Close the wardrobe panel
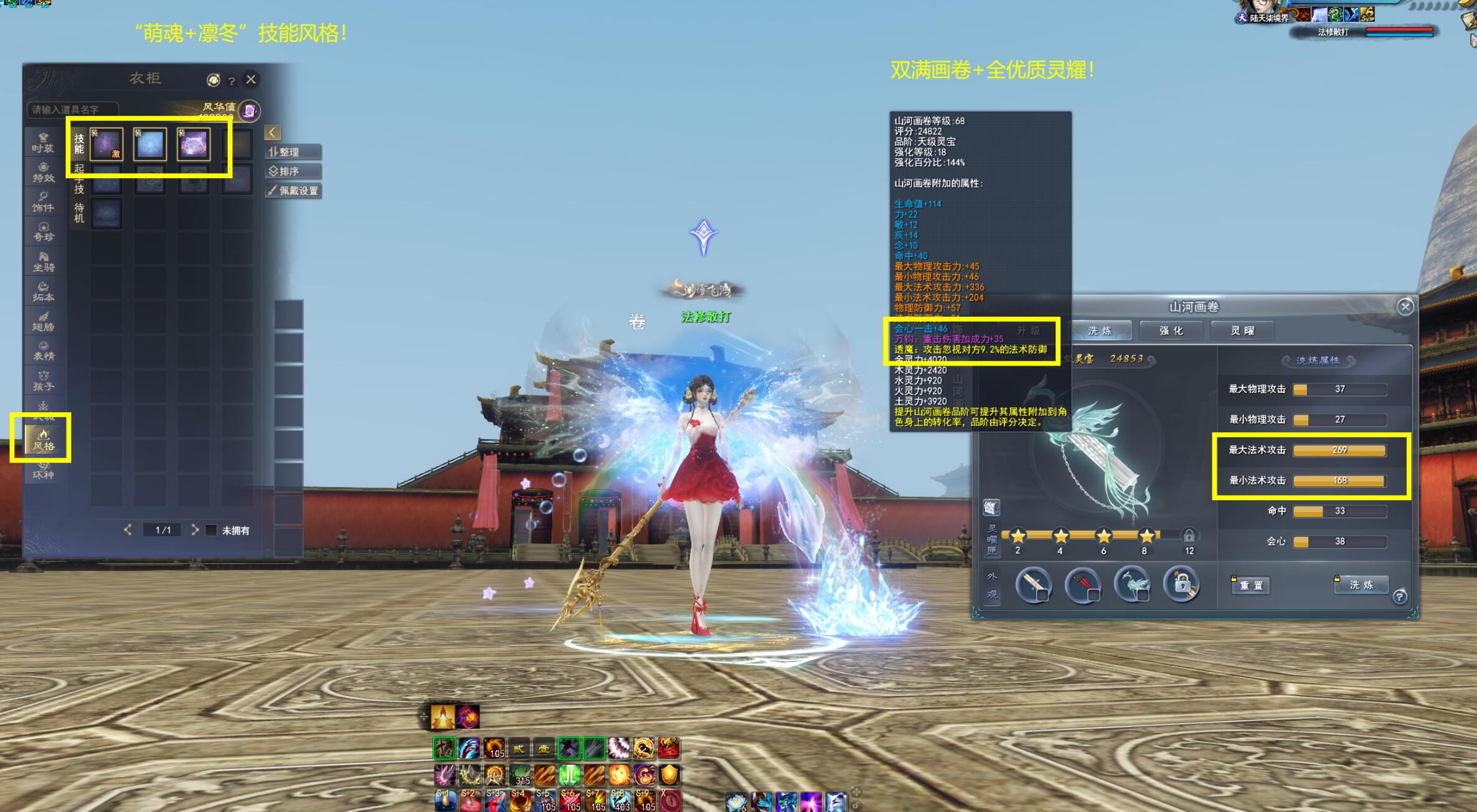This screenshot has height=812, width=1477. 251,79
